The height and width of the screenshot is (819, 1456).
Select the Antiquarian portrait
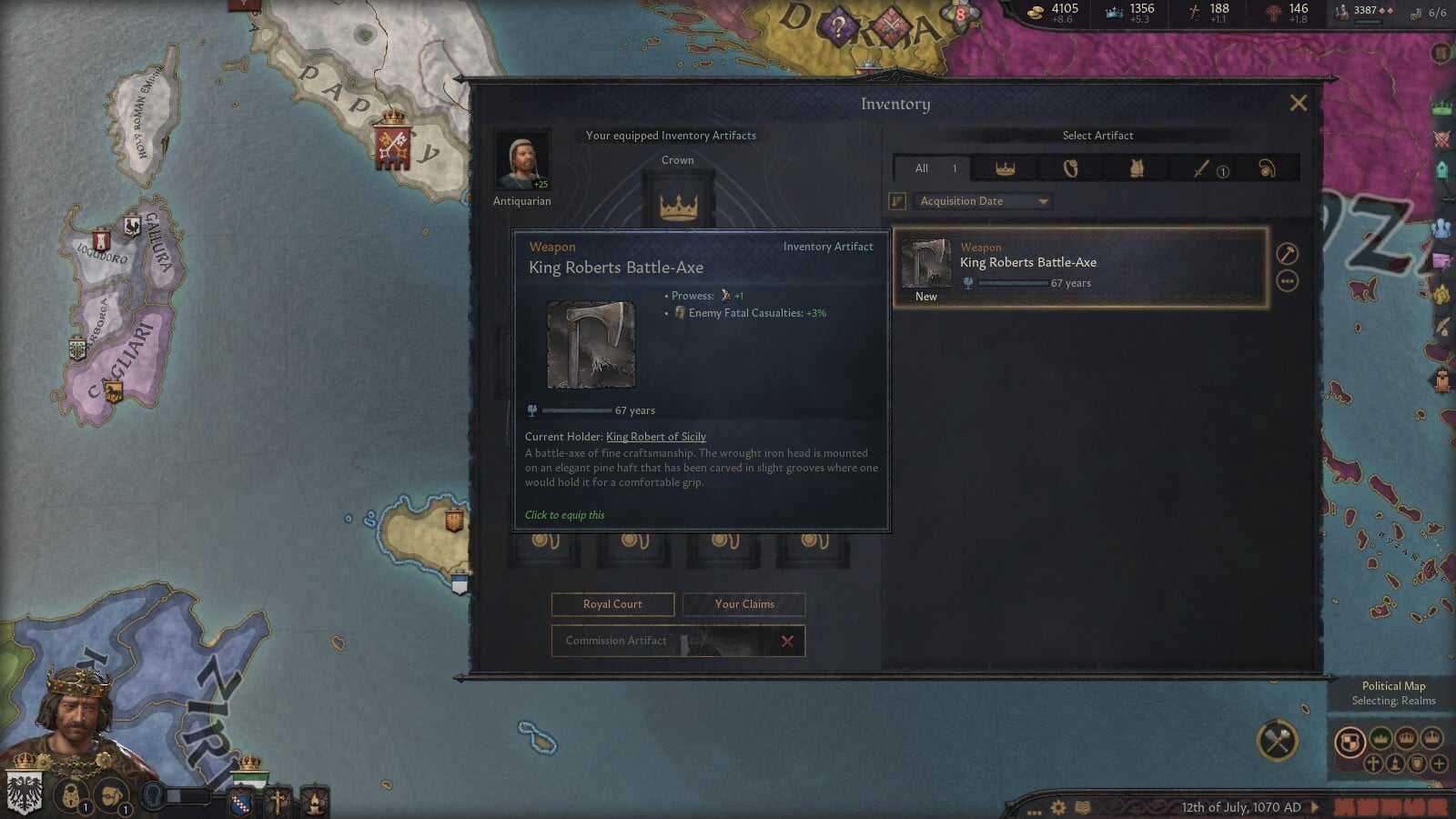click(x=521, y=161)
